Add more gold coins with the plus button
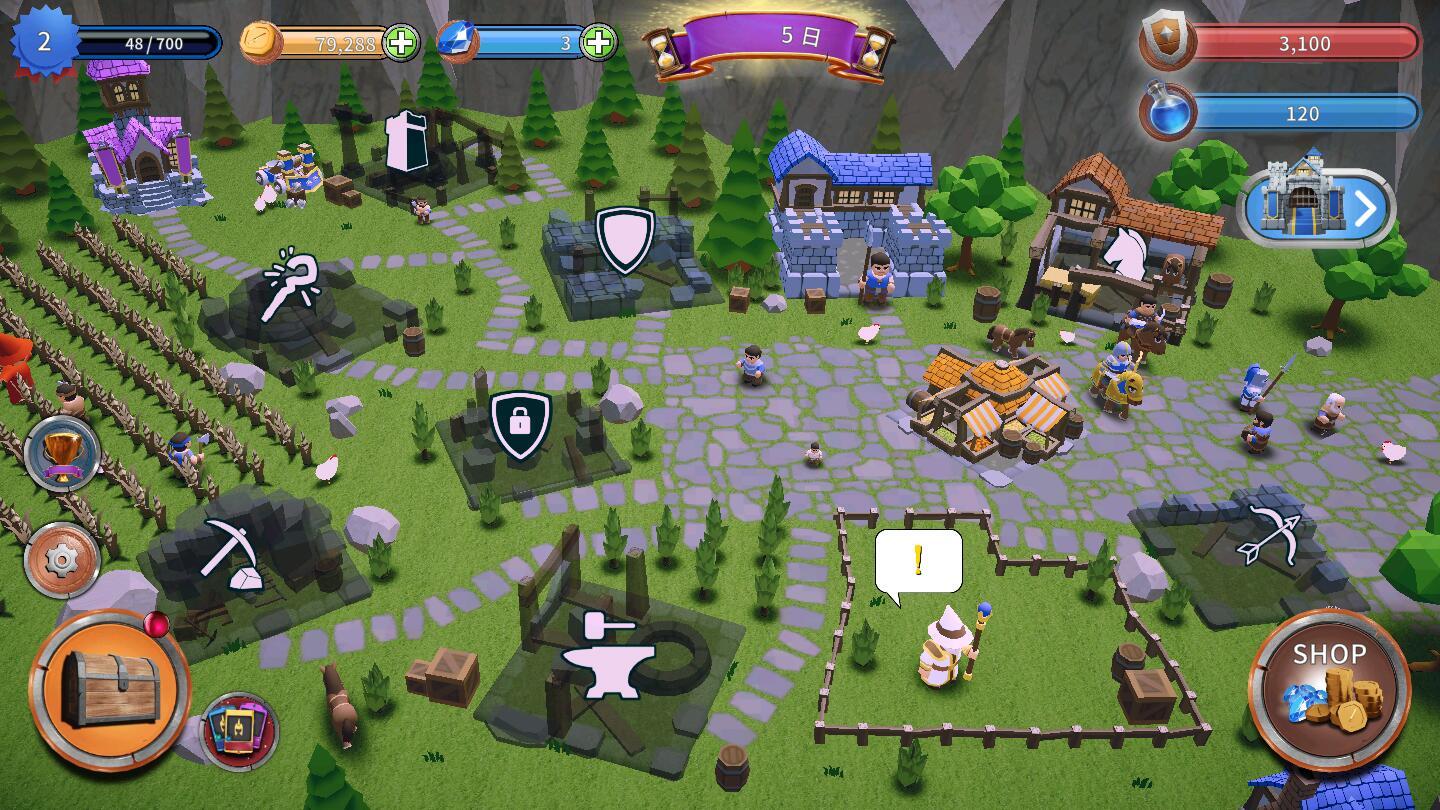This screenshot has height=810, width=1440. click(x=401, y=43)
